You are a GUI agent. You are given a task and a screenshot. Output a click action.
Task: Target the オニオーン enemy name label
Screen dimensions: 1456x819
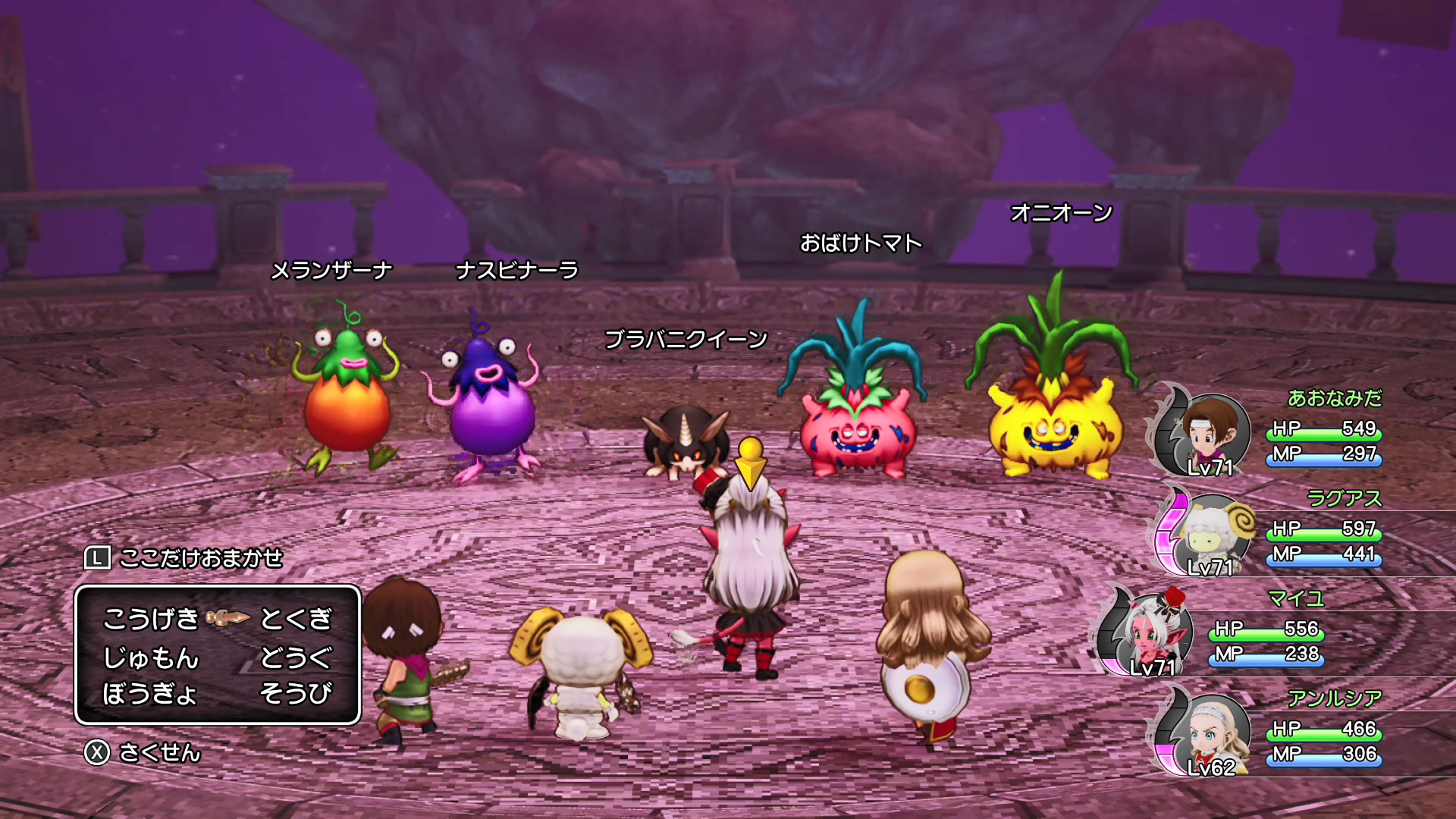(x=1061, y=212)
